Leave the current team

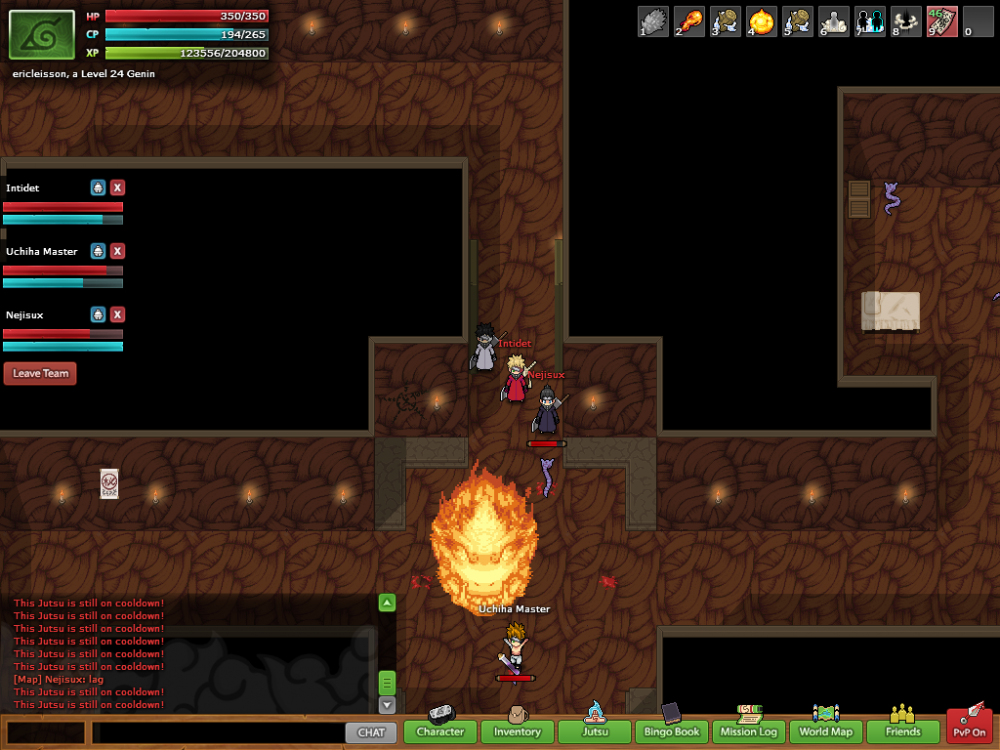pos(41,374)
